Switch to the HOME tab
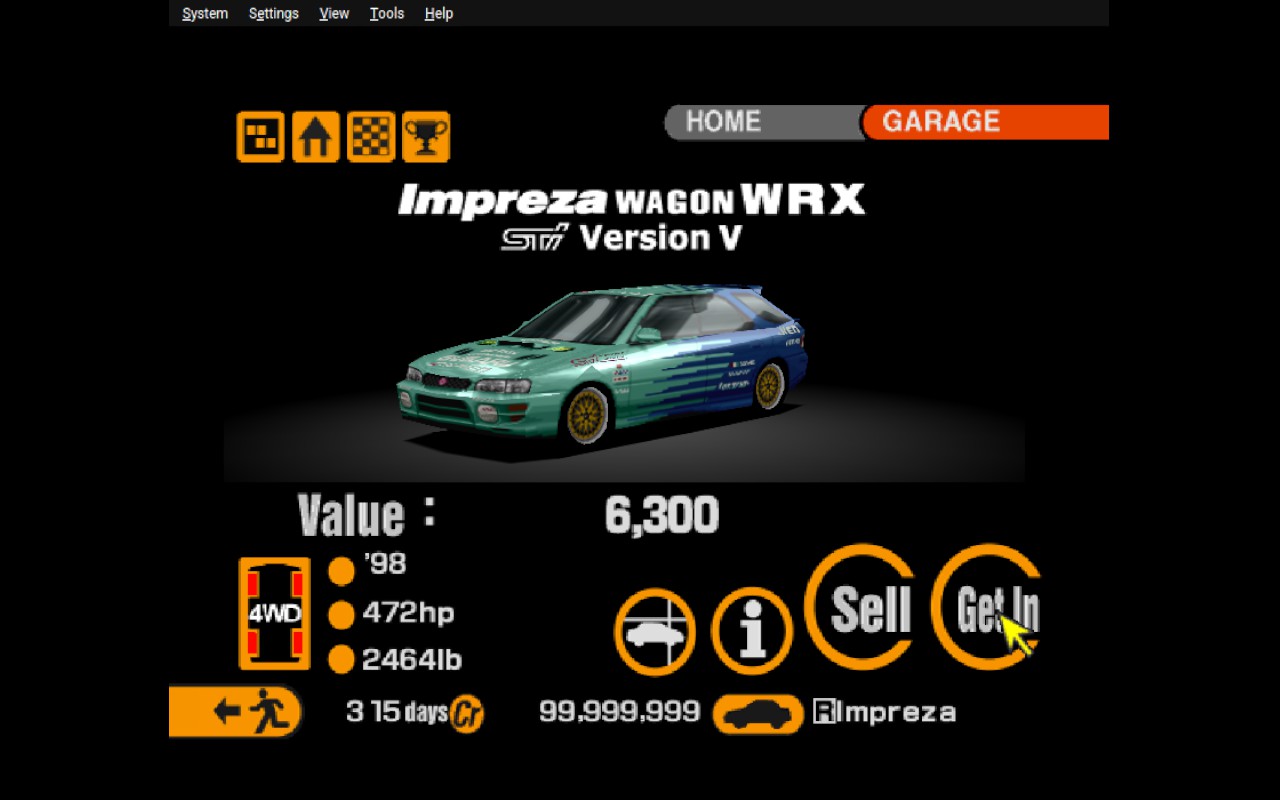Image resolution: width=1280 pixels, height=800 pixels. [724, 121]
